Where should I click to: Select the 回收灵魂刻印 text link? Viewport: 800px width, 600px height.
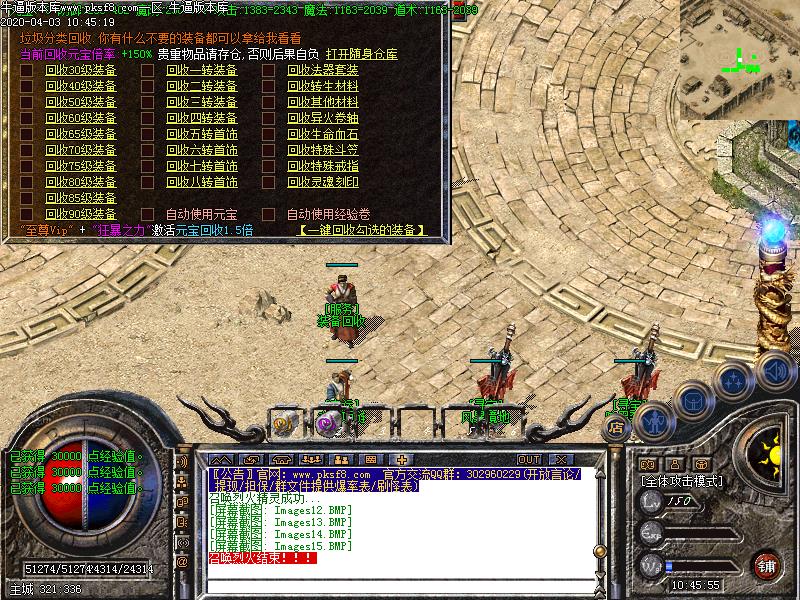coord(322,183)
